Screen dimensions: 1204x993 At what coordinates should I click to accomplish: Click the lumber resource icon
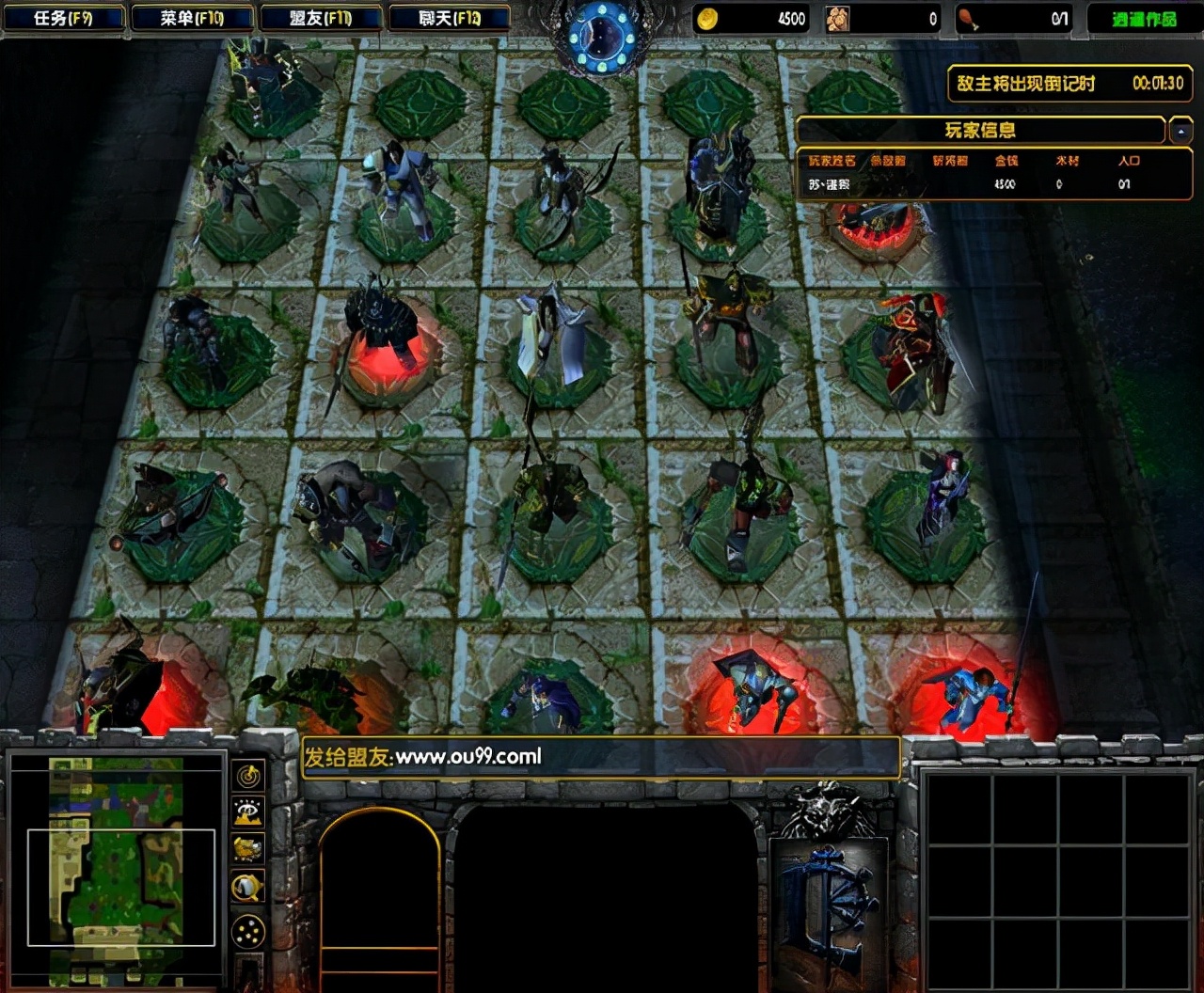[837, 20]
